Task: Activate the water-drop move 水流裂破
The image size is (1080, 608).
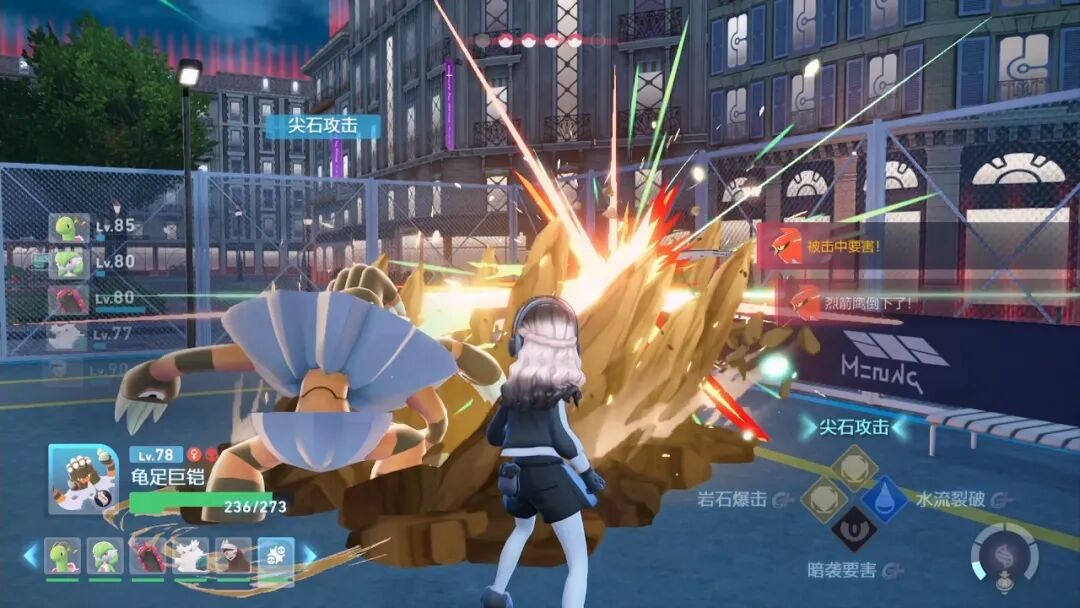Action: 885,497
